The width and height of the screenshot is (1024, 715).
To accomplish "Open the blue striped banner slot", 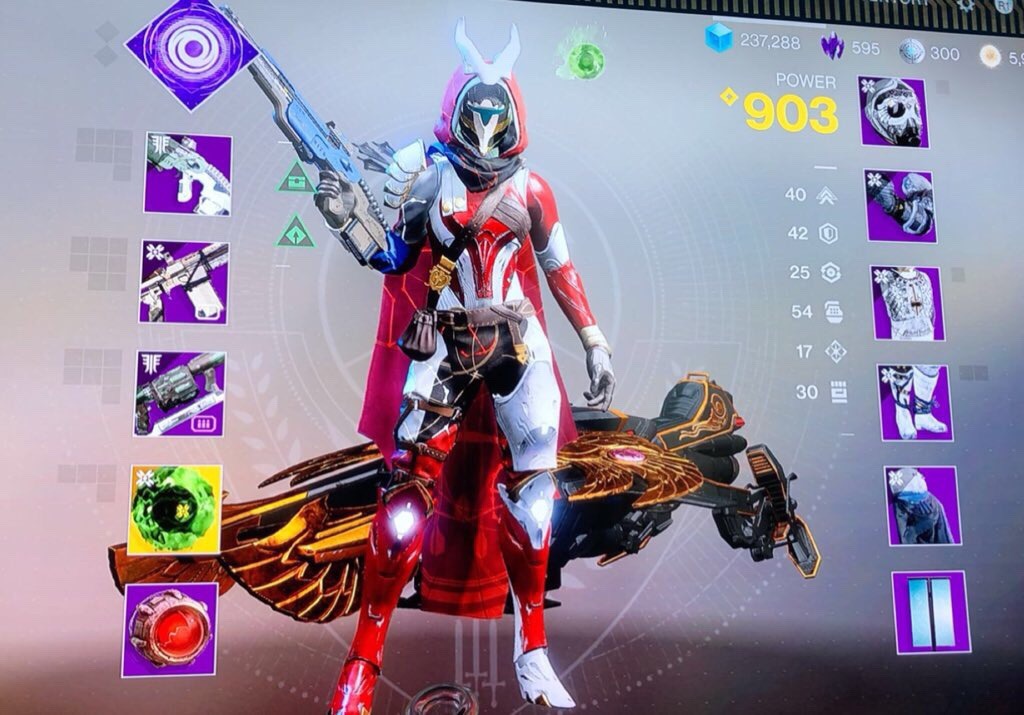I will (x=931, y=612).
